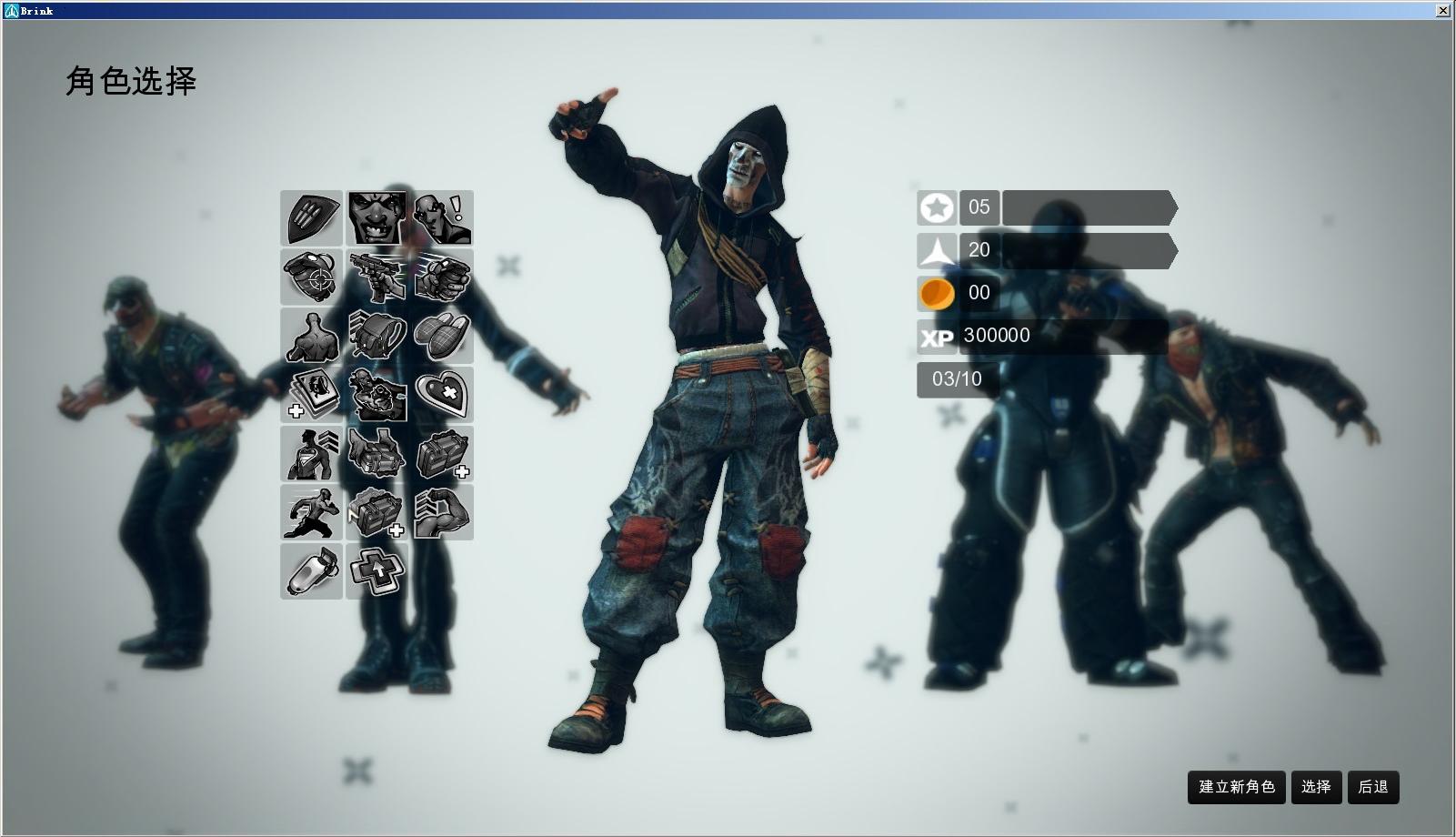Pick the pistol firing ability icon
The image size is (1456, 837).
[377, 277]
